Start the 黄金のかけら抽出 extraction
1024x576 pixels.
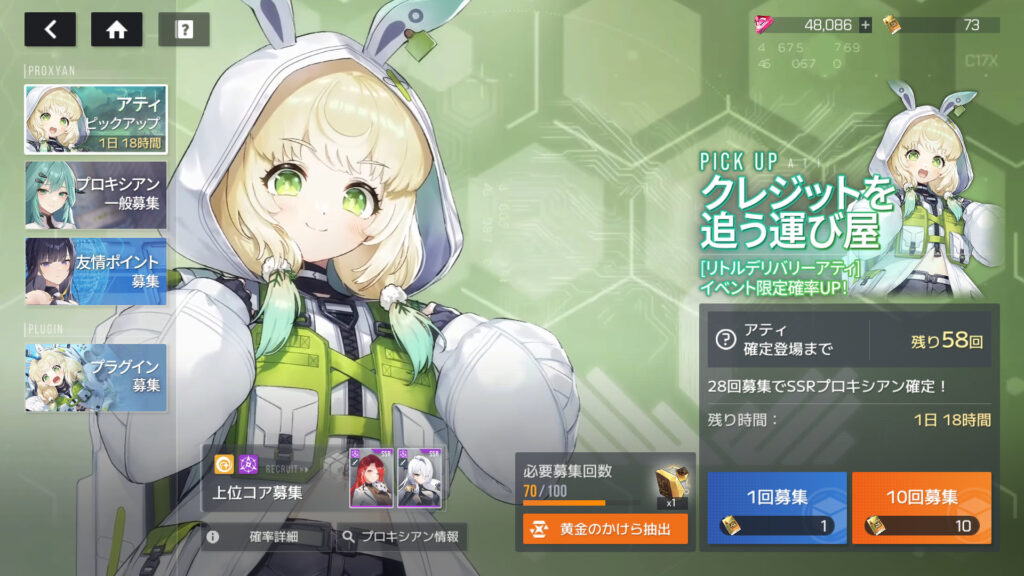605,529
